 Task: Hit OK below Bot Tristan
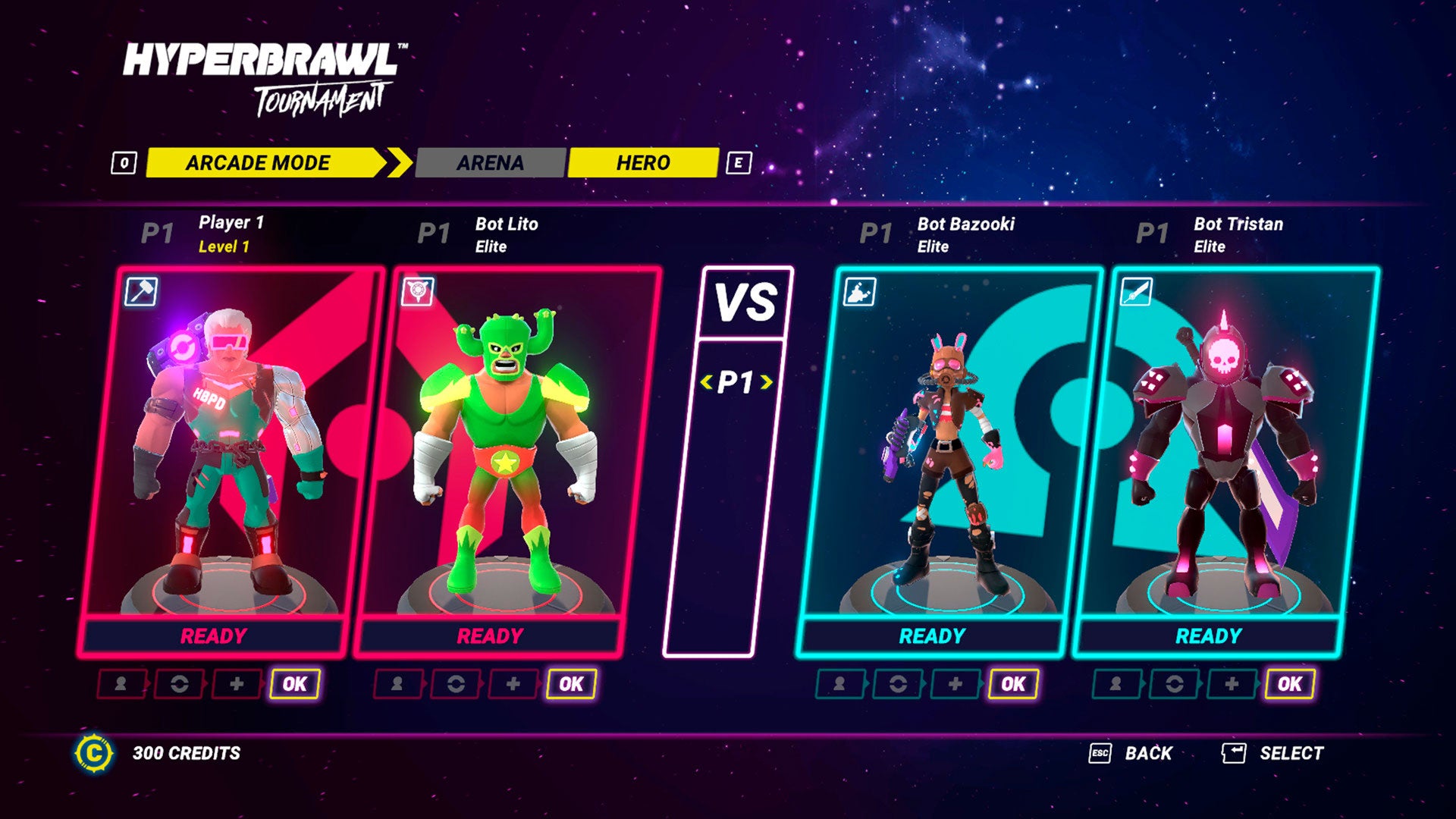[1289, 684]
